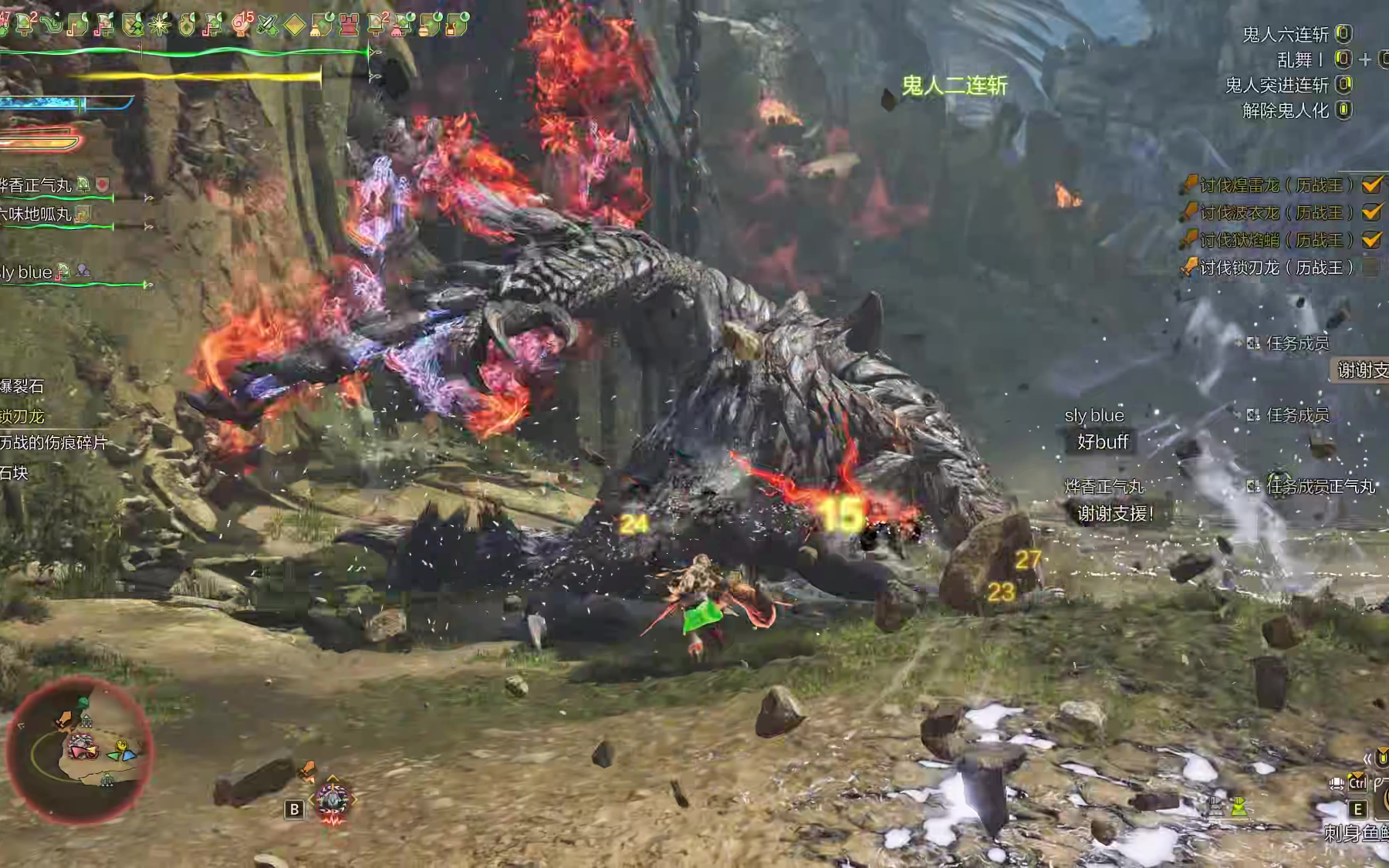1389x868 pixels.
Task: Click the crossed swords attack-up buff icon
Action: click(267, 25)
